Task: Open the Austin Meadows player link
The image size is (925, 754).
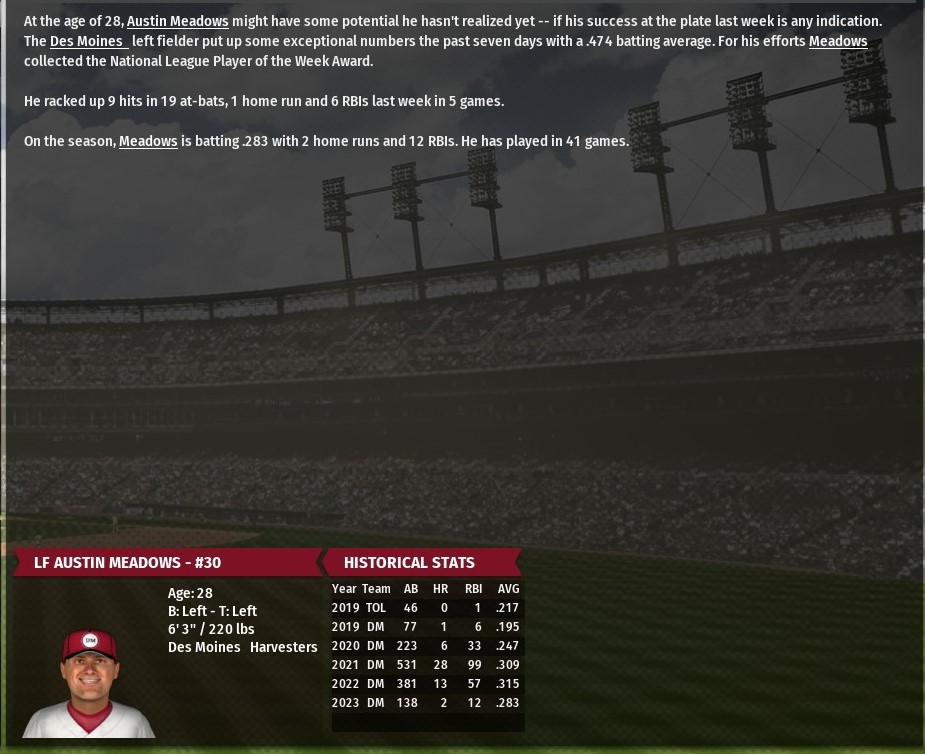Action: tap(177, 21)
